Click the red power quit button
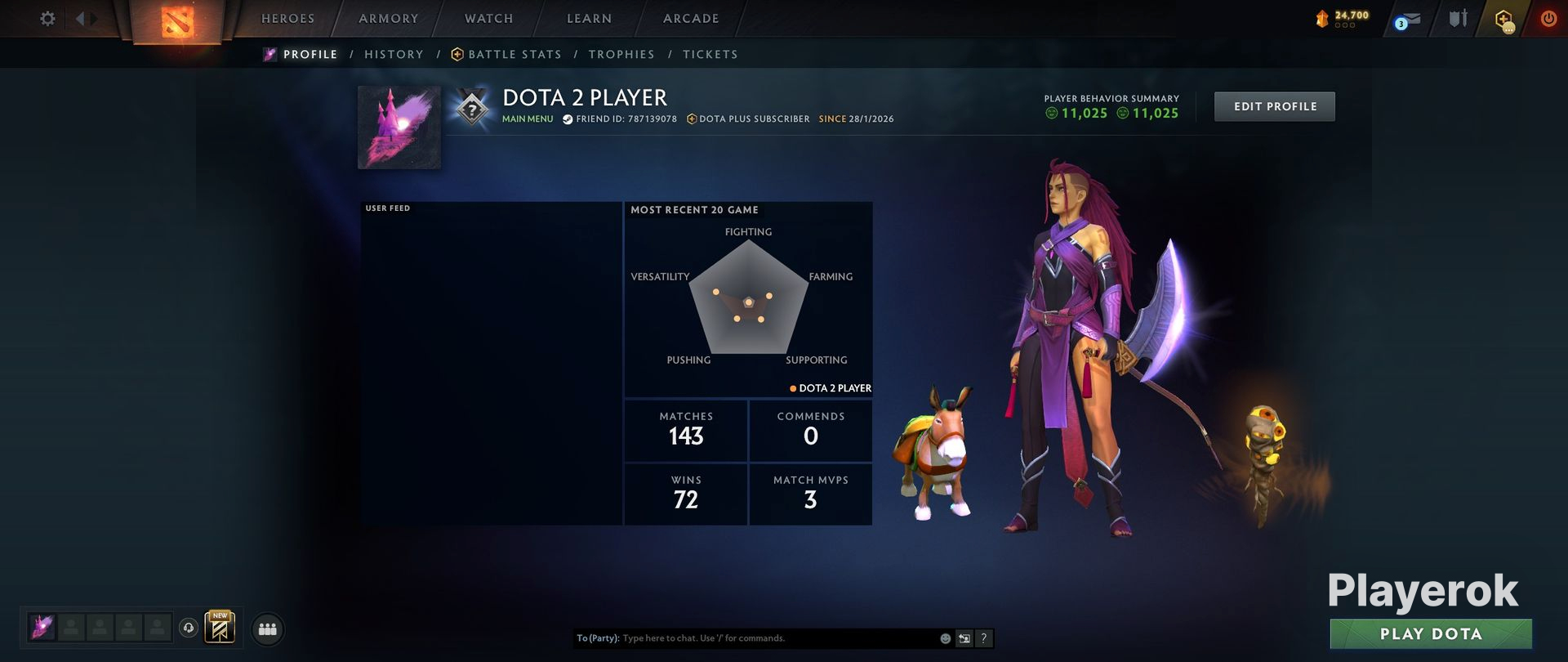 (x=1548, y=19)
